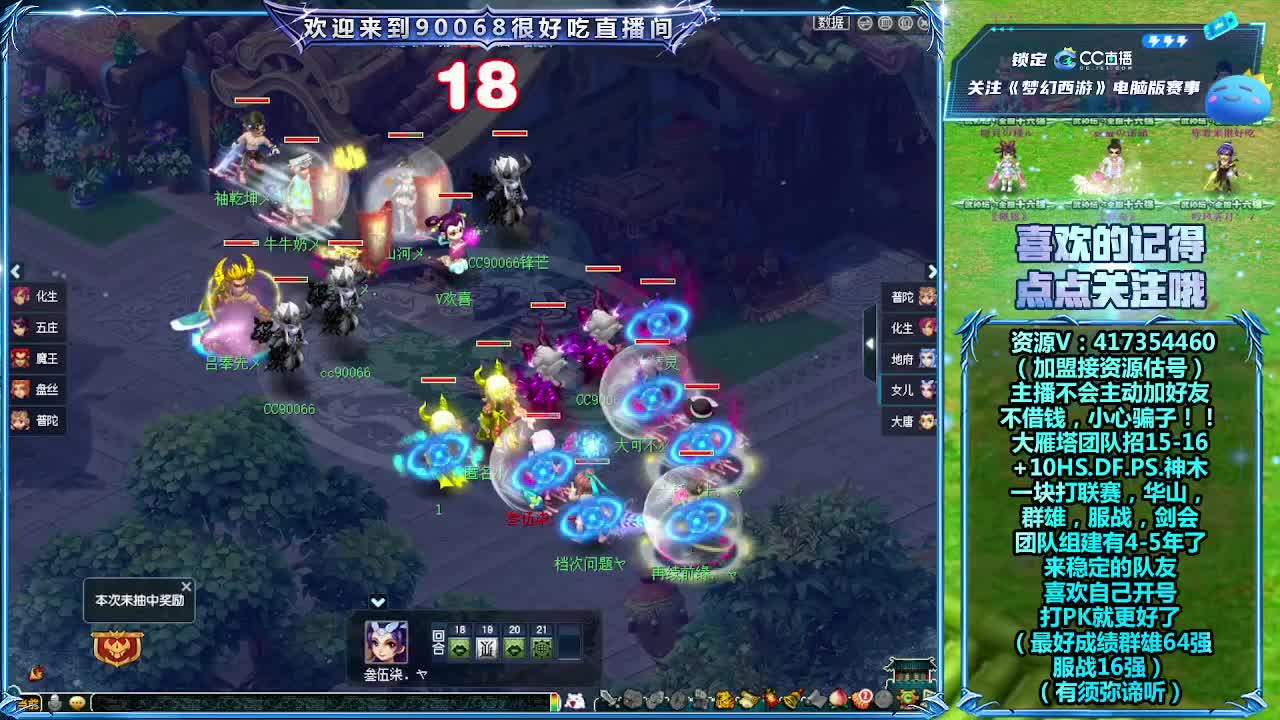Image resolution: width=1280 pixels, height=720 pixels.
Task: Toggle the auto-battle icon under round 19
Action: [488, 649]
